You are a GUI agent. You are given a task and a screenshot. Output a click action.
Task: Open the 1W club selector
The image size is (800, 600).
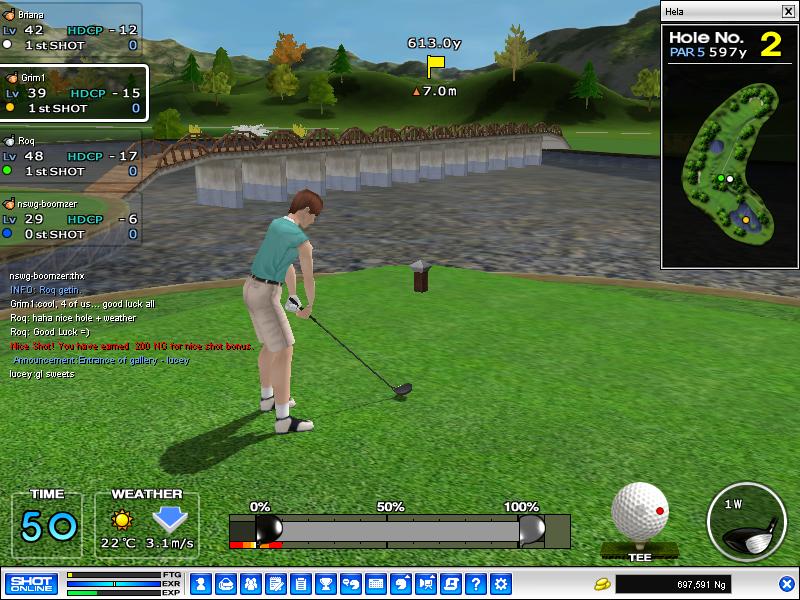[745, 521]
